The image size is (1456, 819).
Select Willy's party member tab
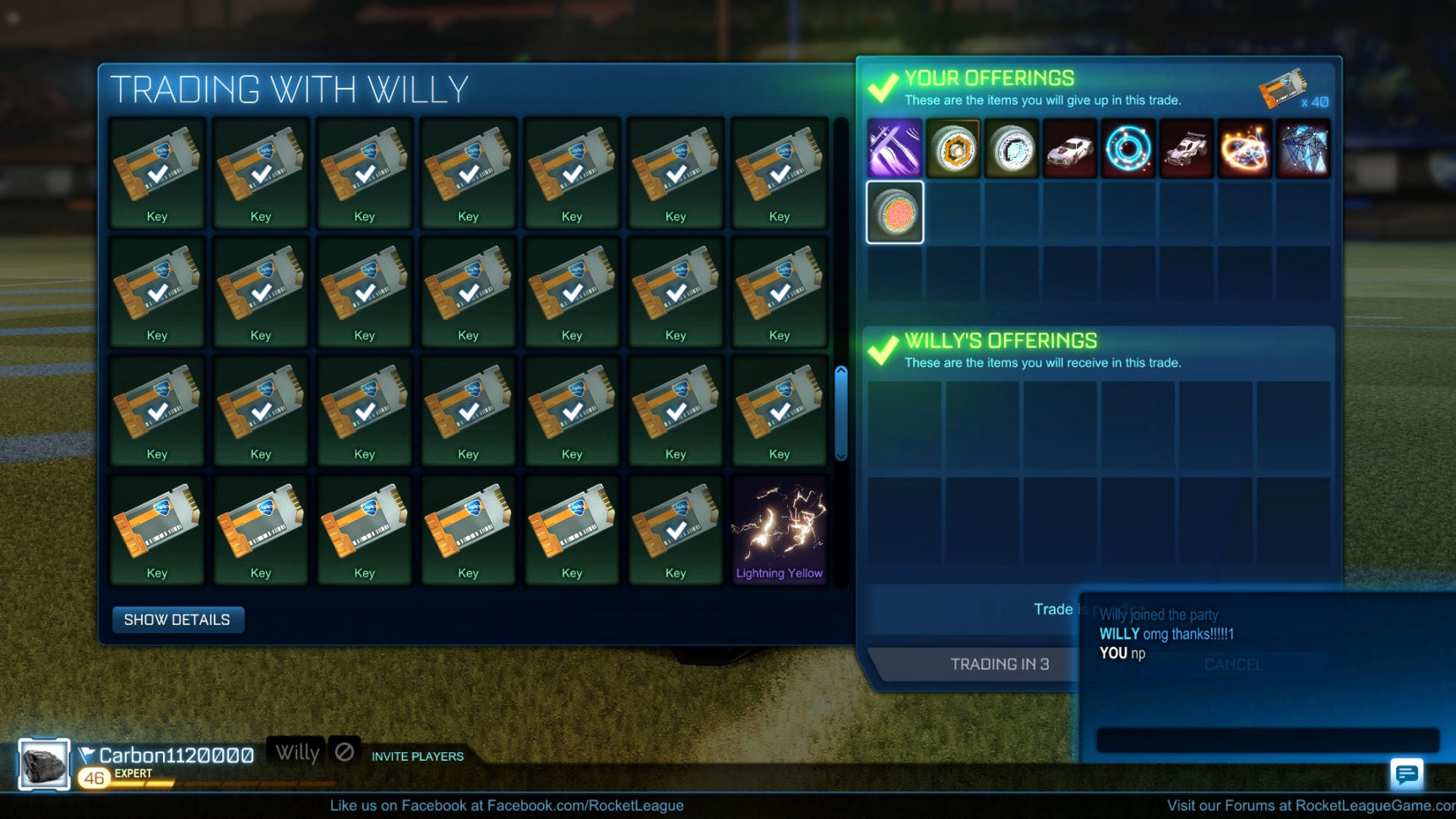pyautogui.click(x=297, y=751)
